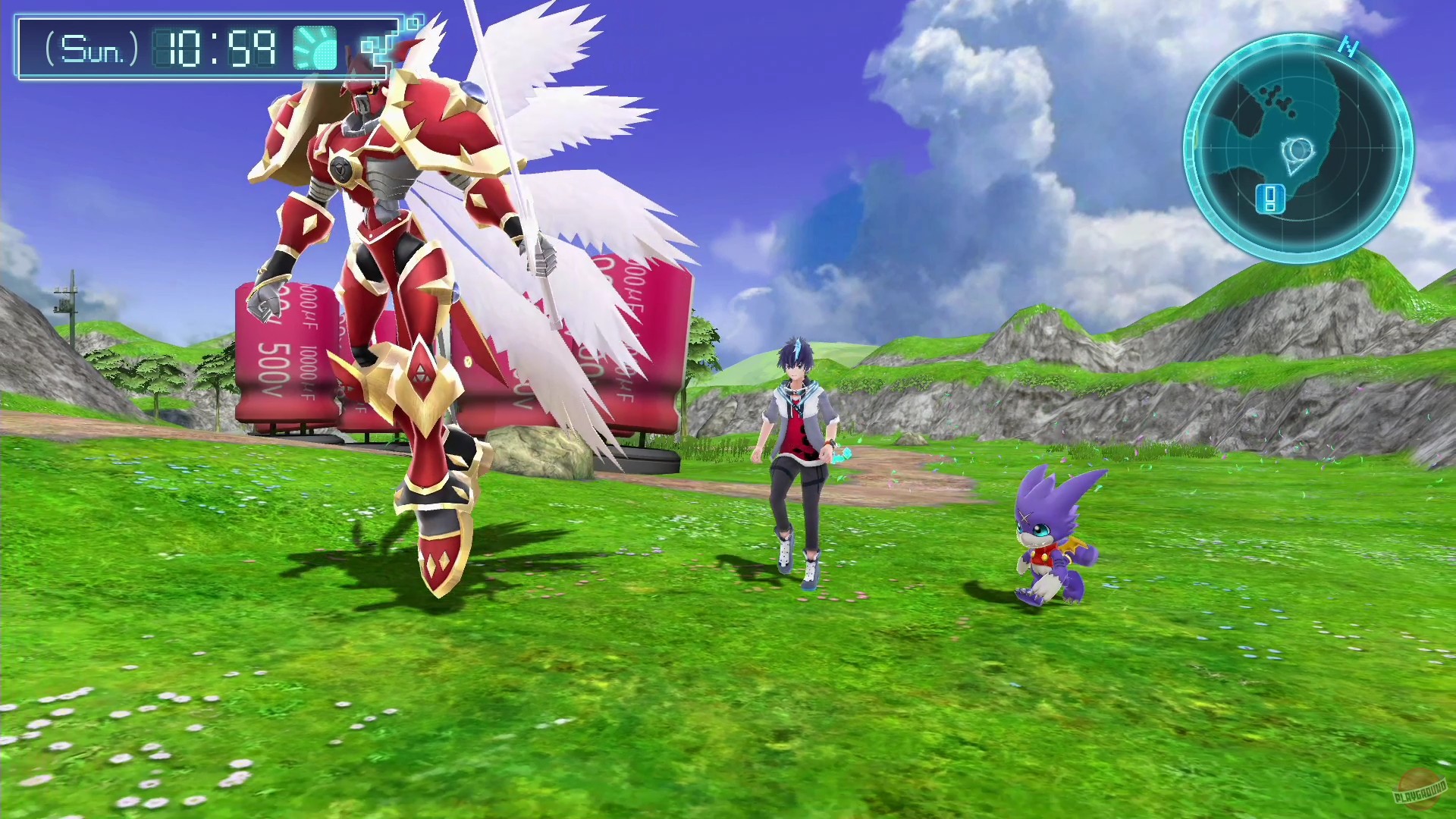Click the 500V label on the red capacitor

[275, 369]
